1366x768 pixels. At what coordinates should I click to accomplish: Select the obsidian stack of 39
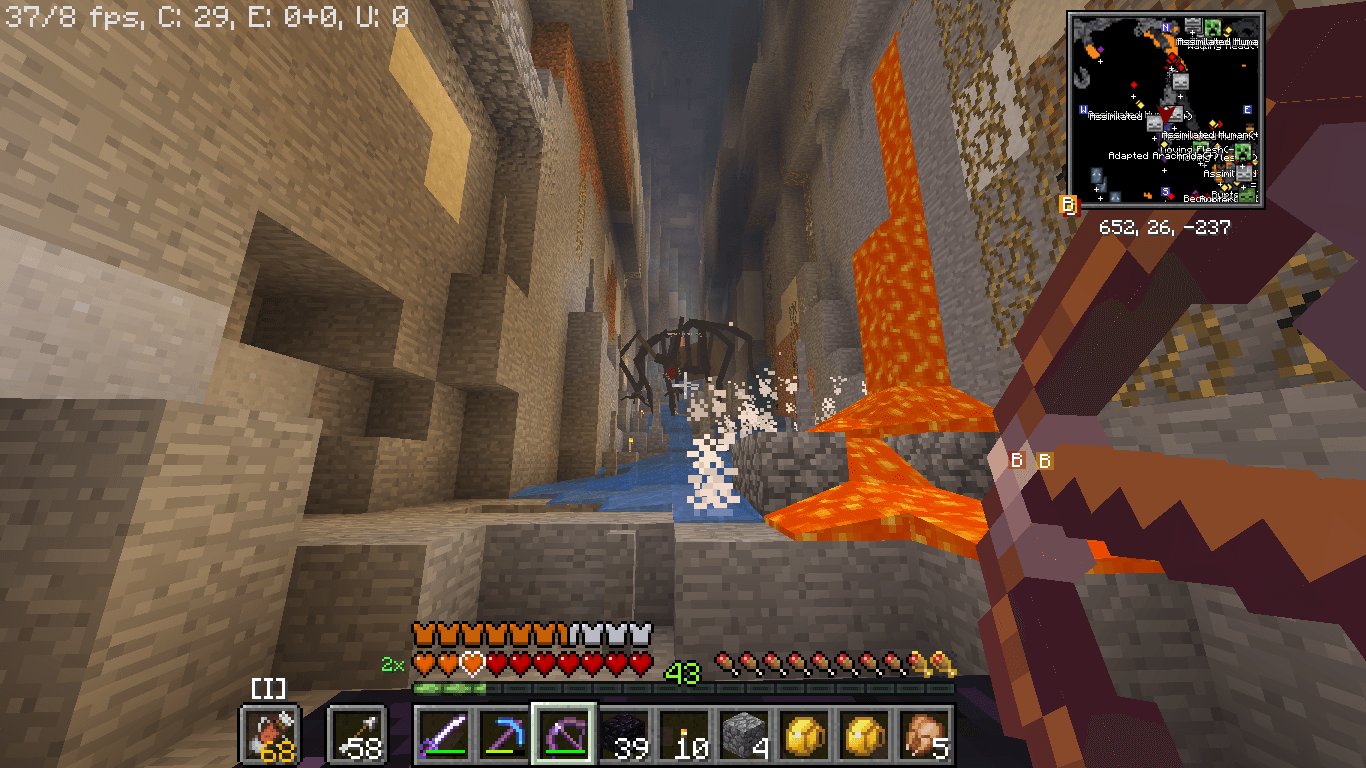click(625, 735)
